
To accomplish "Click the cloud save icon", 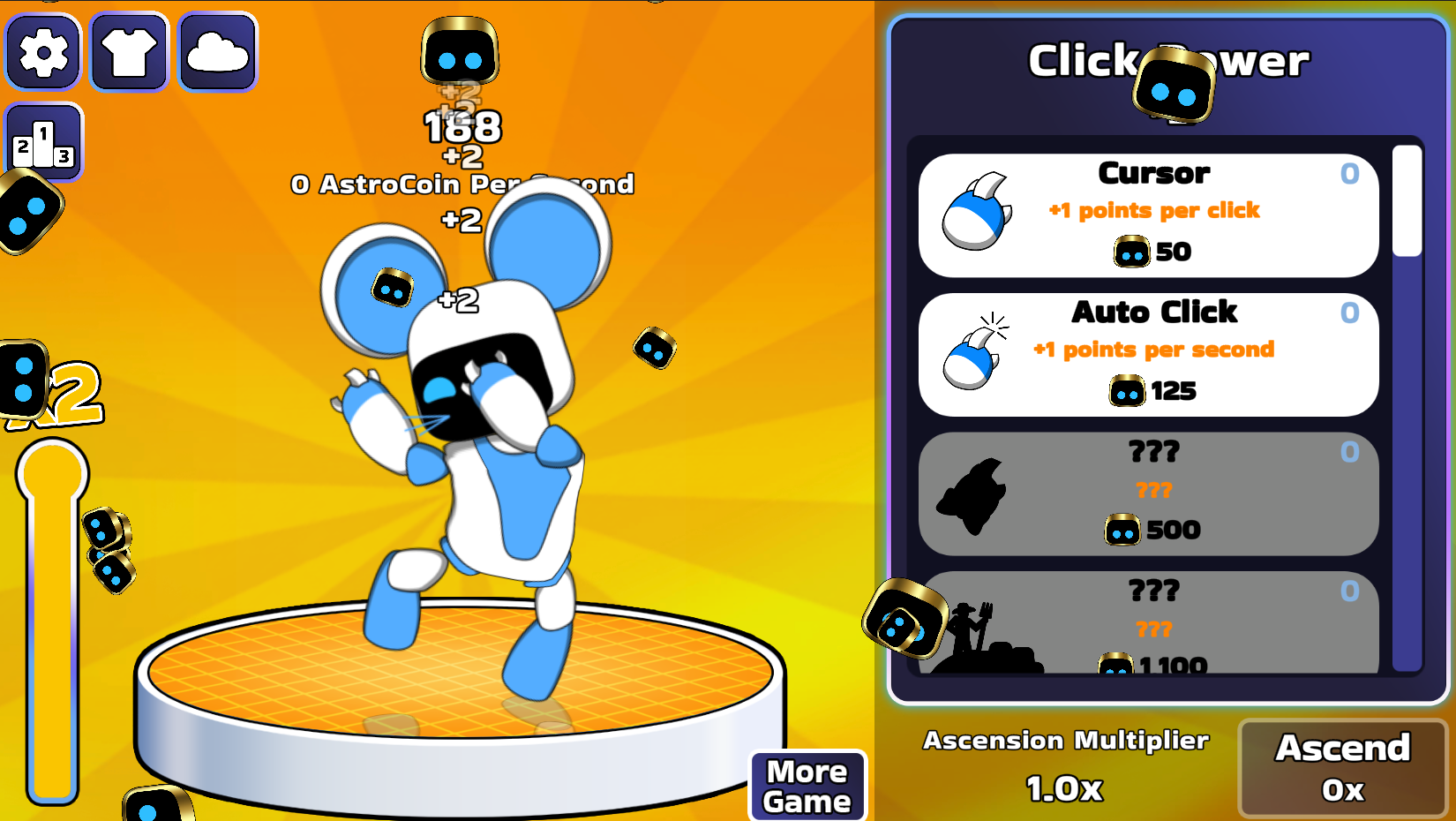I will click(x=216, y=51).
